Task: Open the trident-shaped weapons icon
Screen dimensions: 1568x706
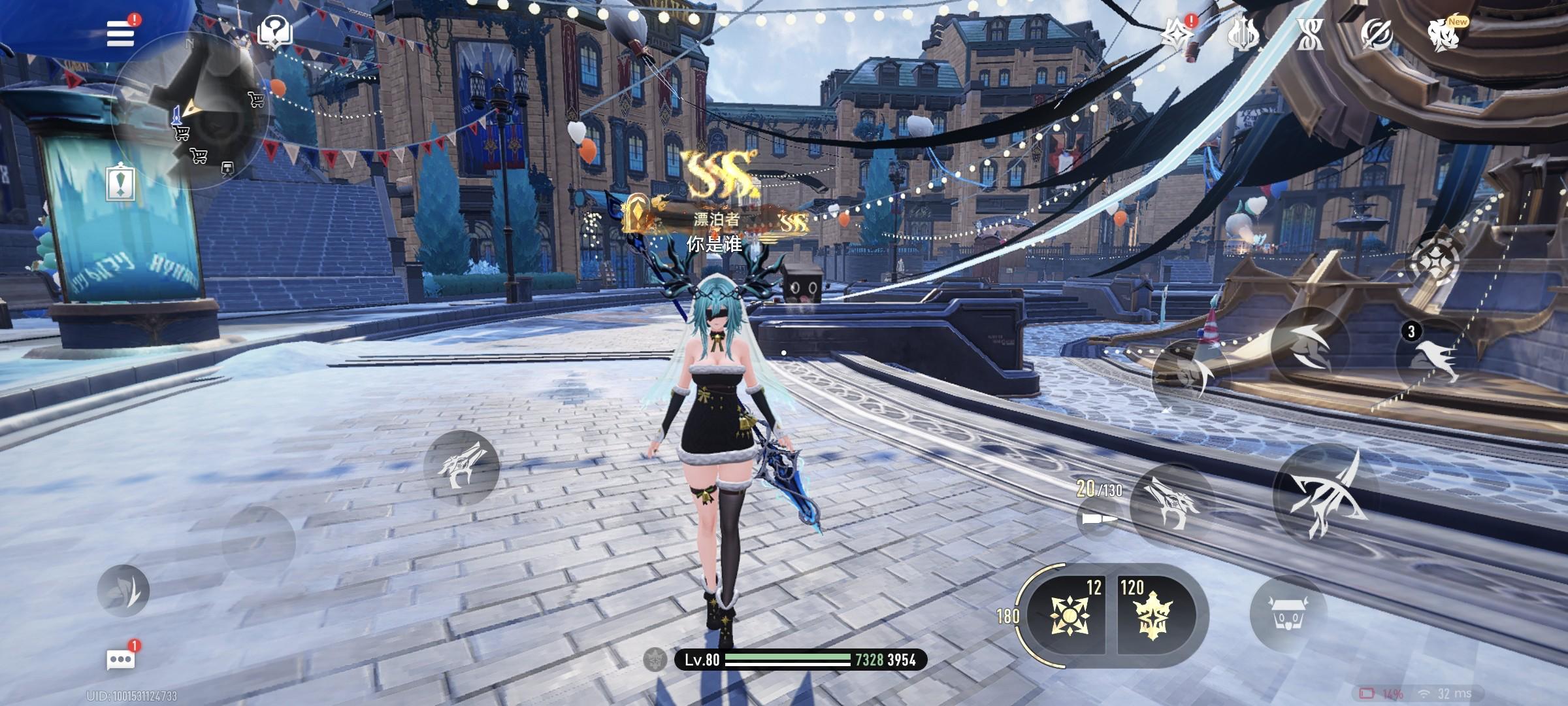Action: [1243, 34]
